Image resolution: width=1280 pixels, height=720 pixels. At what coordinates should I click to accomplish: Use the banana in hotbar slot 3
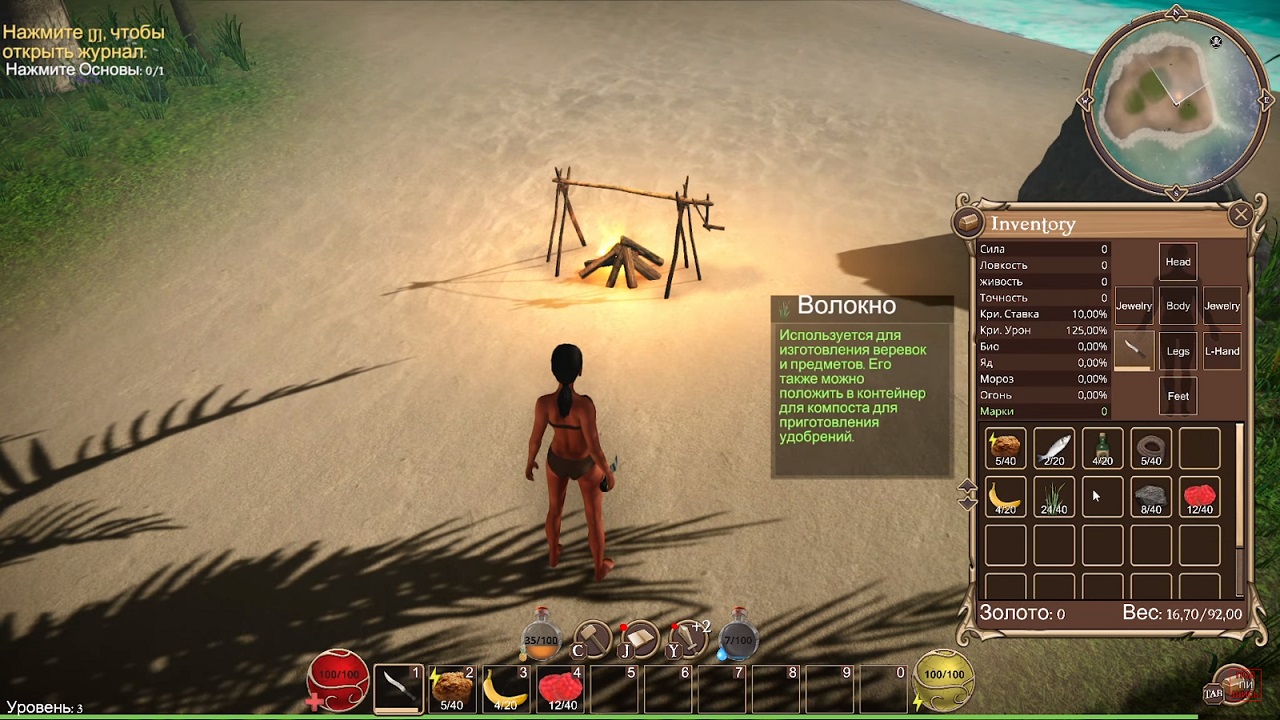[506, 688]
